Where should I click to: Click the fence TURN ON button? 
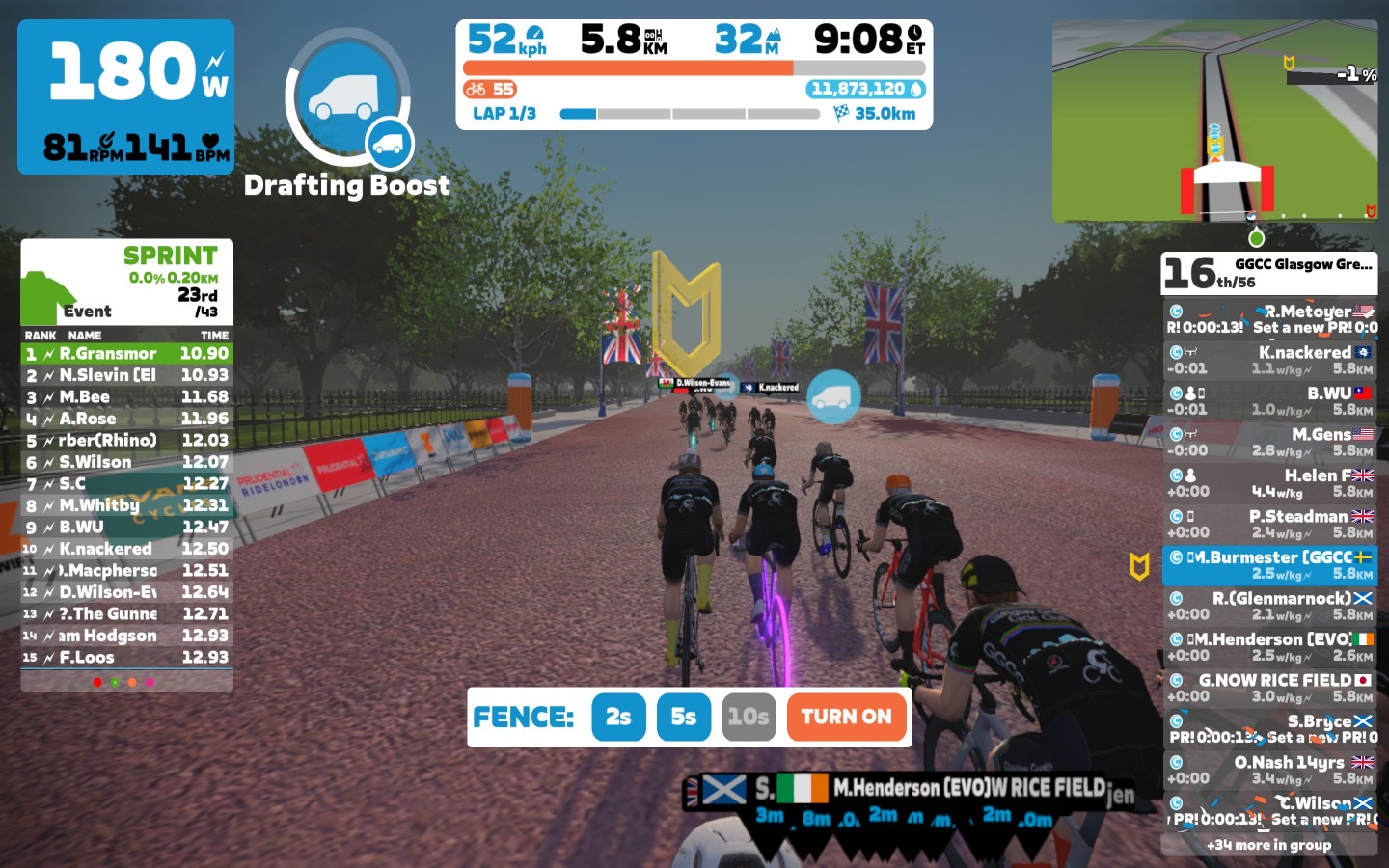point(847,717)
